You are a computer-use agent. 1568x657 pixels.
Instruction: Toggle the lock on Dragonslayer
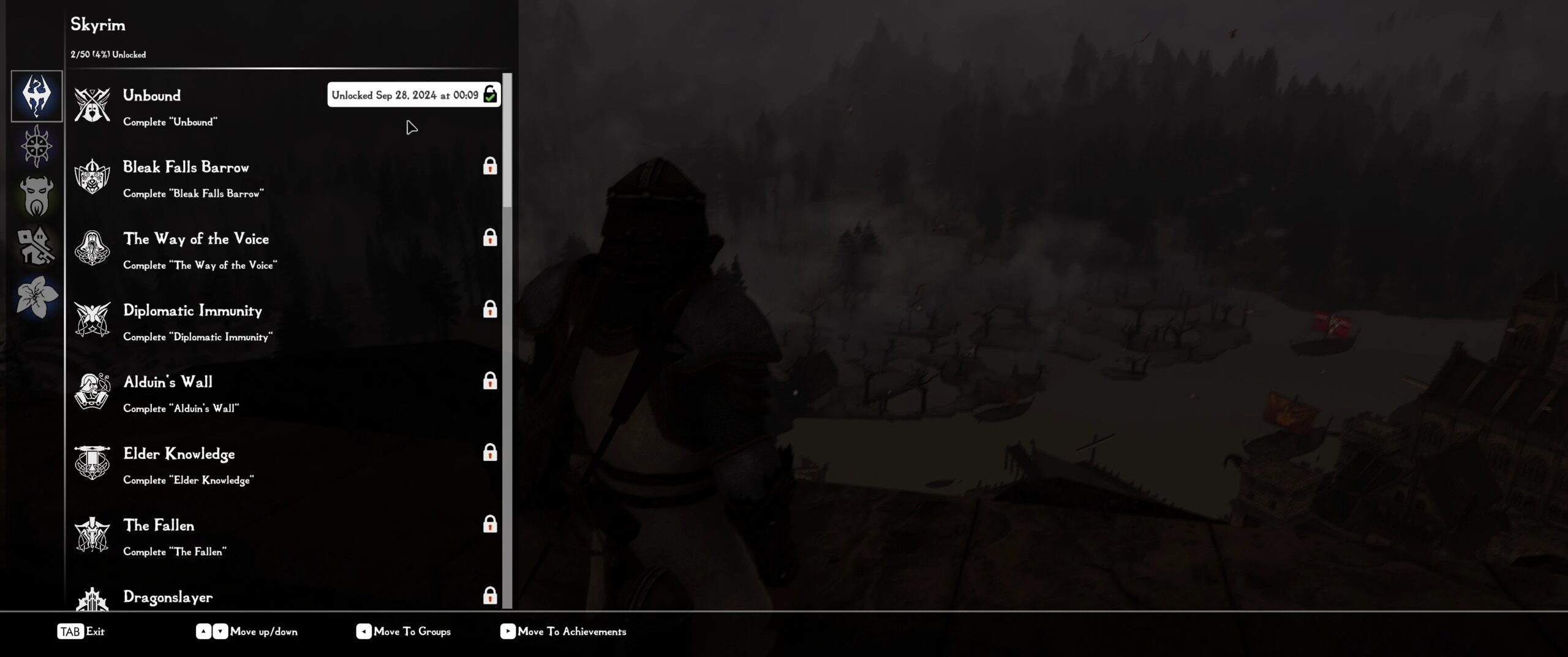tap(489, 595)
